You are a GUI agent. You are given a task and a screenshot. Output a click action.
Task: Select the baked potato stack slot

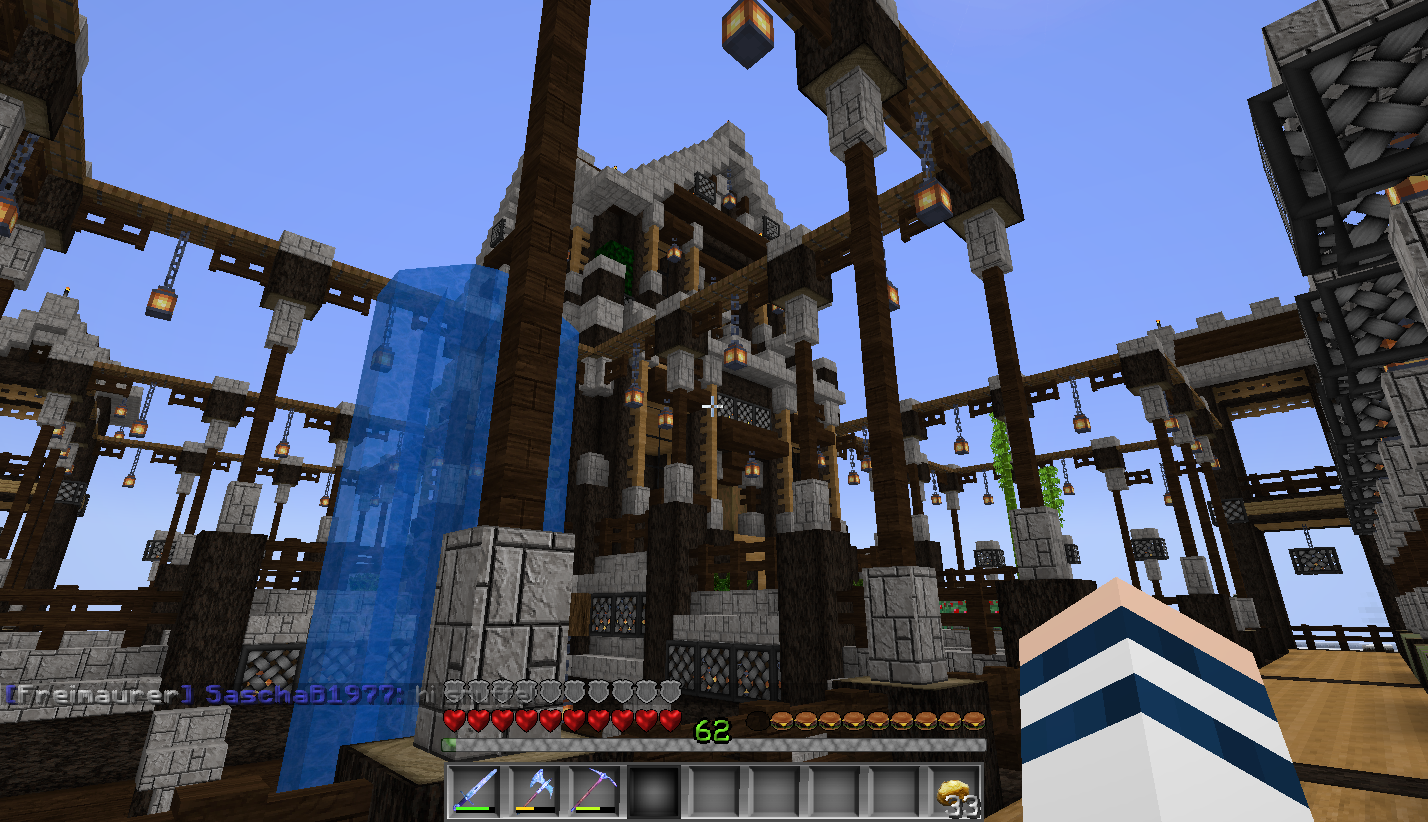955,792
